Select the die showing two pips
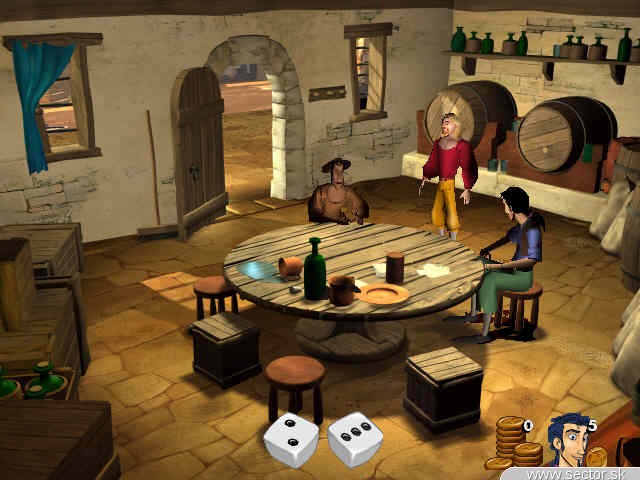 [291, 440]
